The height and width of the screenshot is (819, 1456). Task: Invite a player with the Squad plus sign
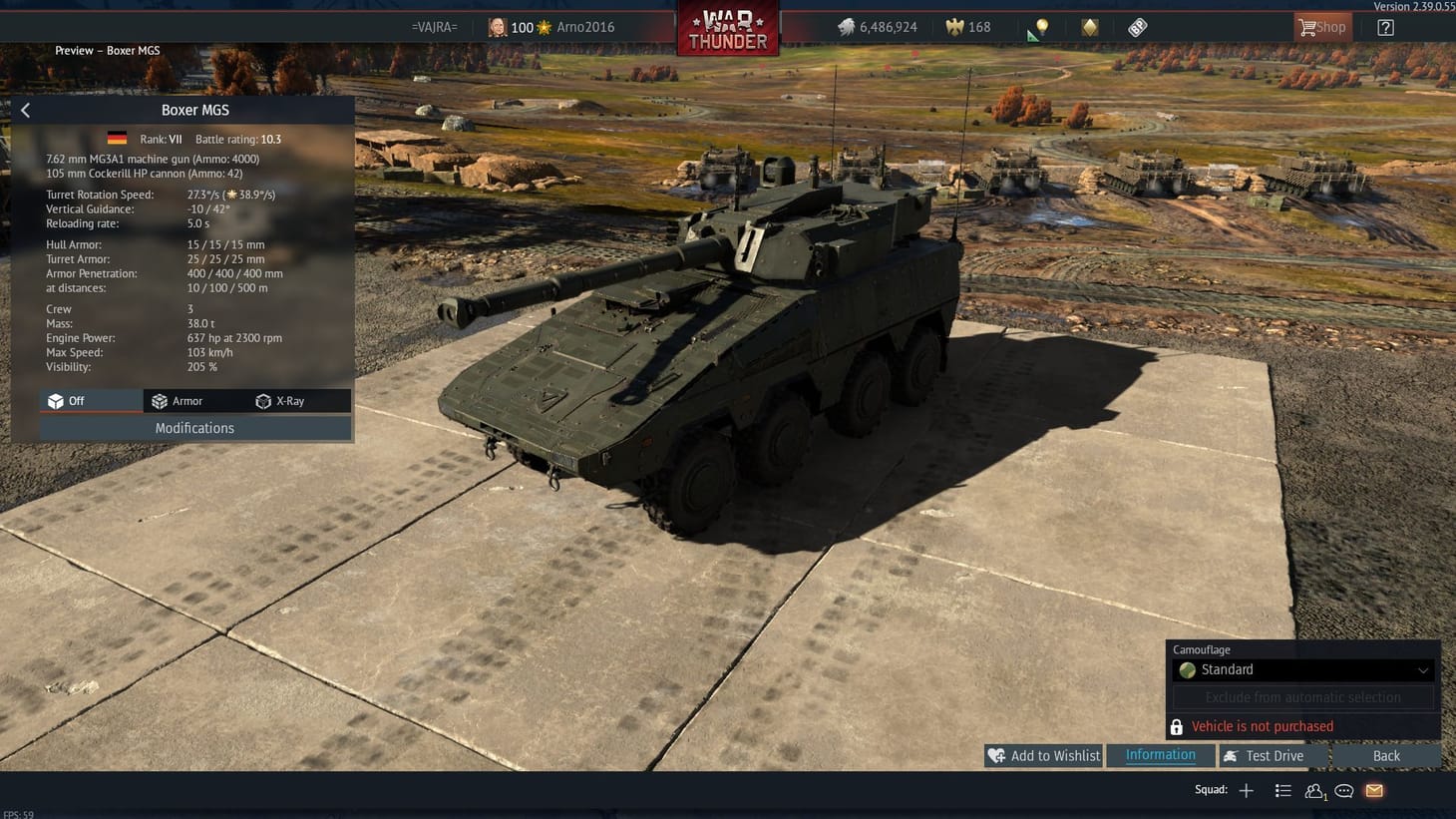click(x=1246, y=790)
